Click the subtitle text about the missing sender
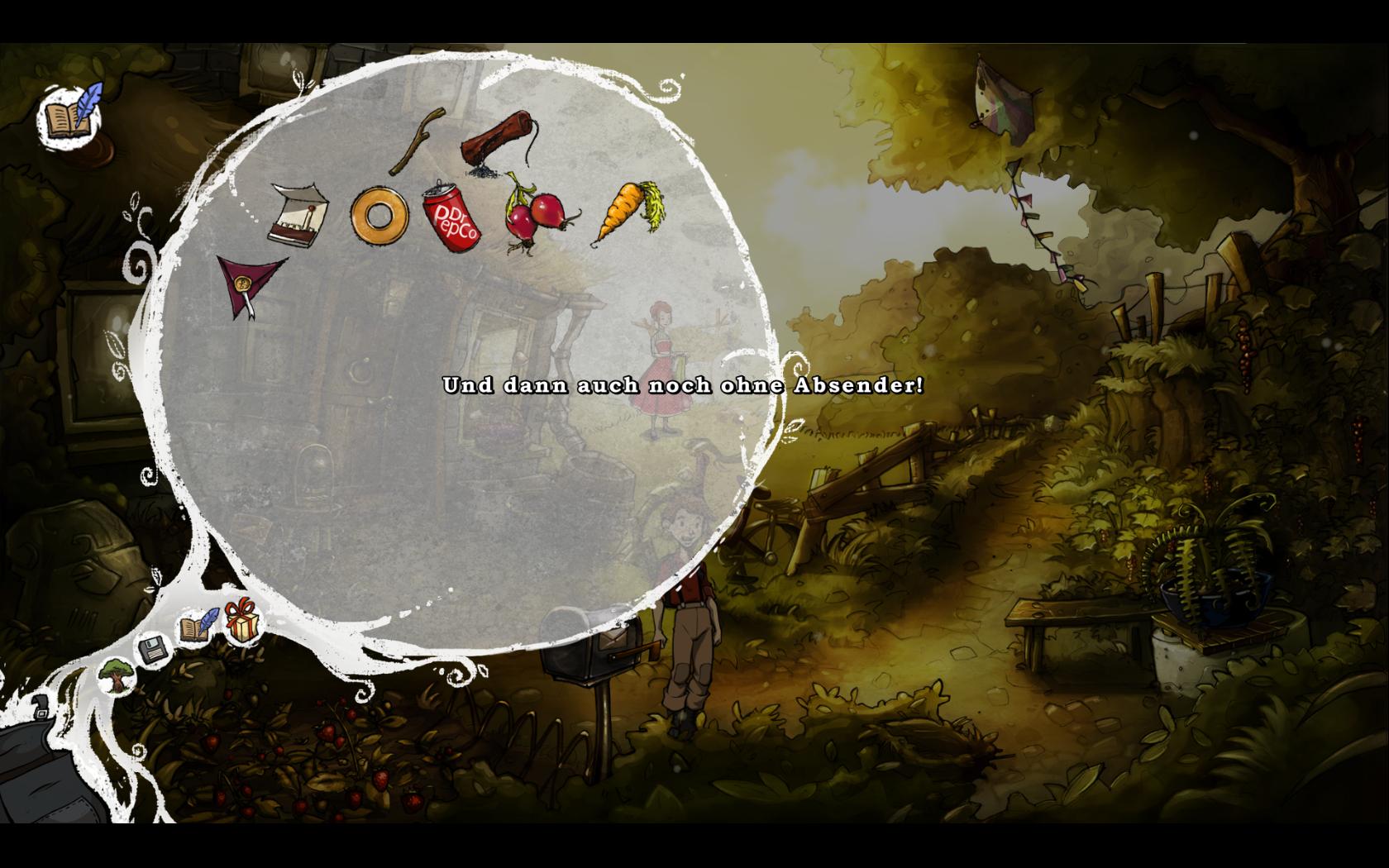This screenshot has width=1389, height=868. pyautogui.click(x=685, y=384)
